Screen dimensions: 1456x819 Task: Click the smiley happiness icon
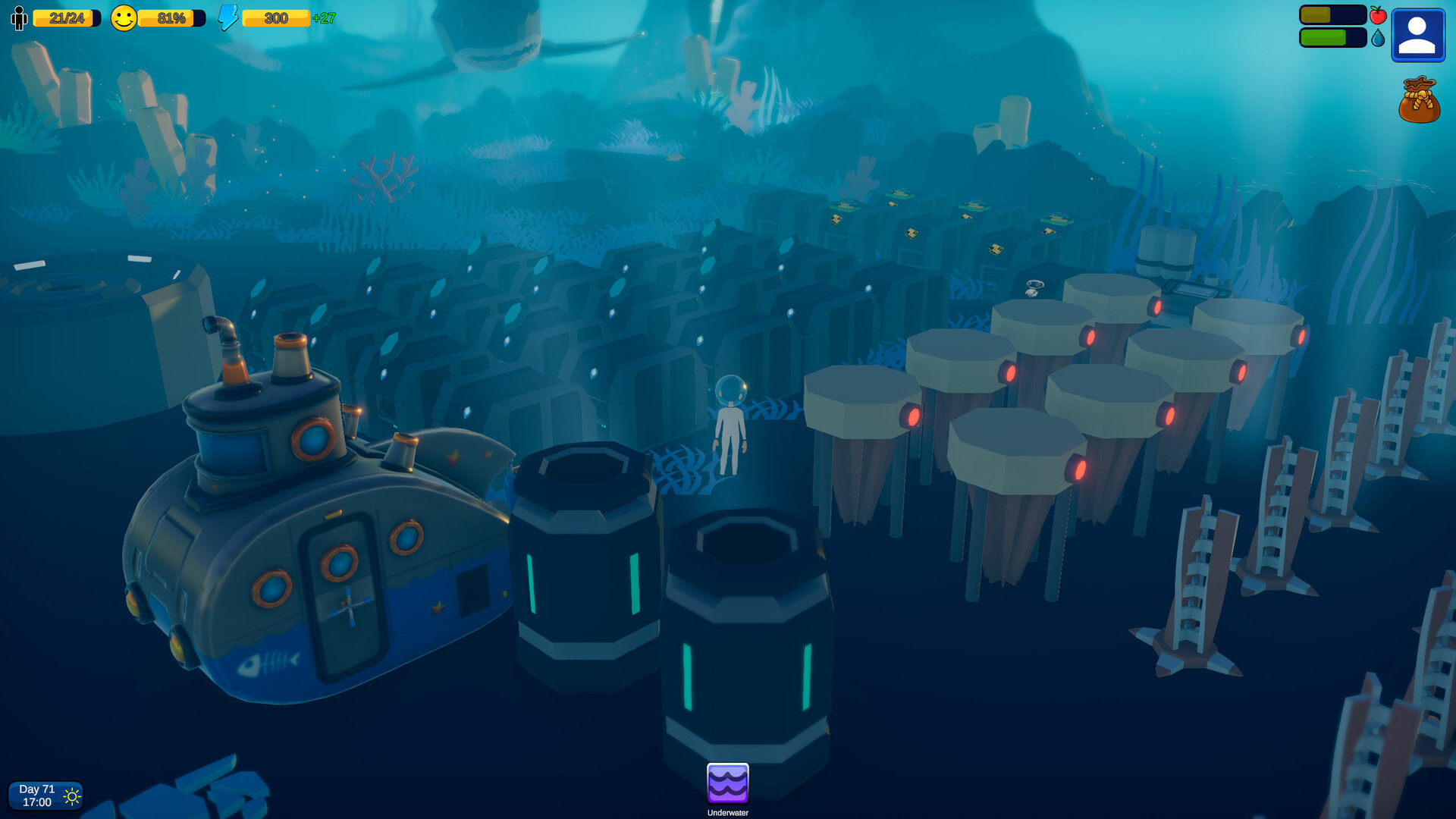pyautogui.click(x=124, y=17)
